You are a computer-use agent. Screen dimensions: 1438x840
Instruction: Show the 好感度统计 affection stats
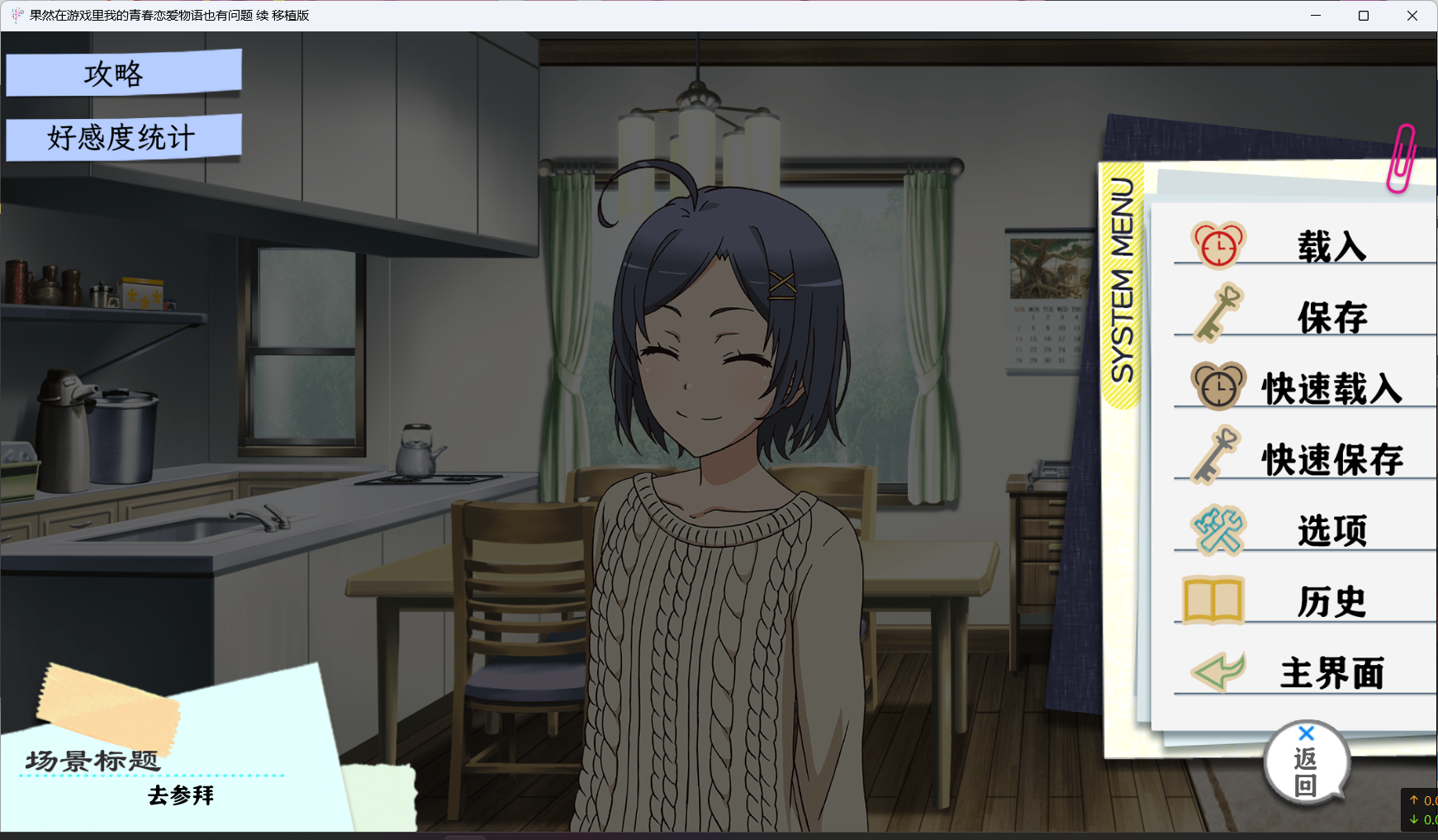pyautogui.click(x=123, y=137)
